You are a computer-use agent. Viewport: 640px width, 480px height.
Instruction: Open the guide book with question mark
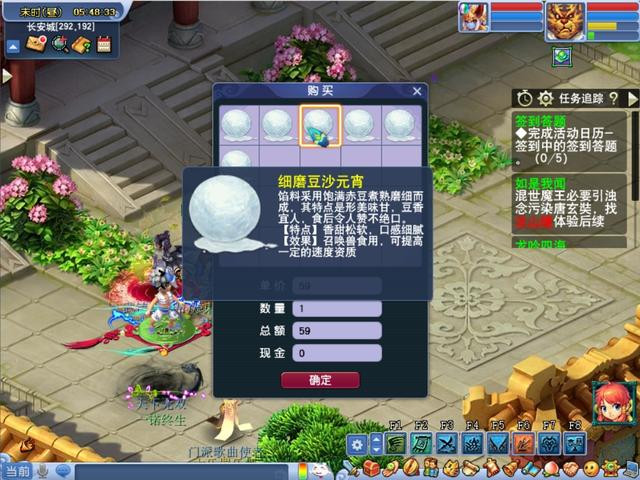point(81,44)
